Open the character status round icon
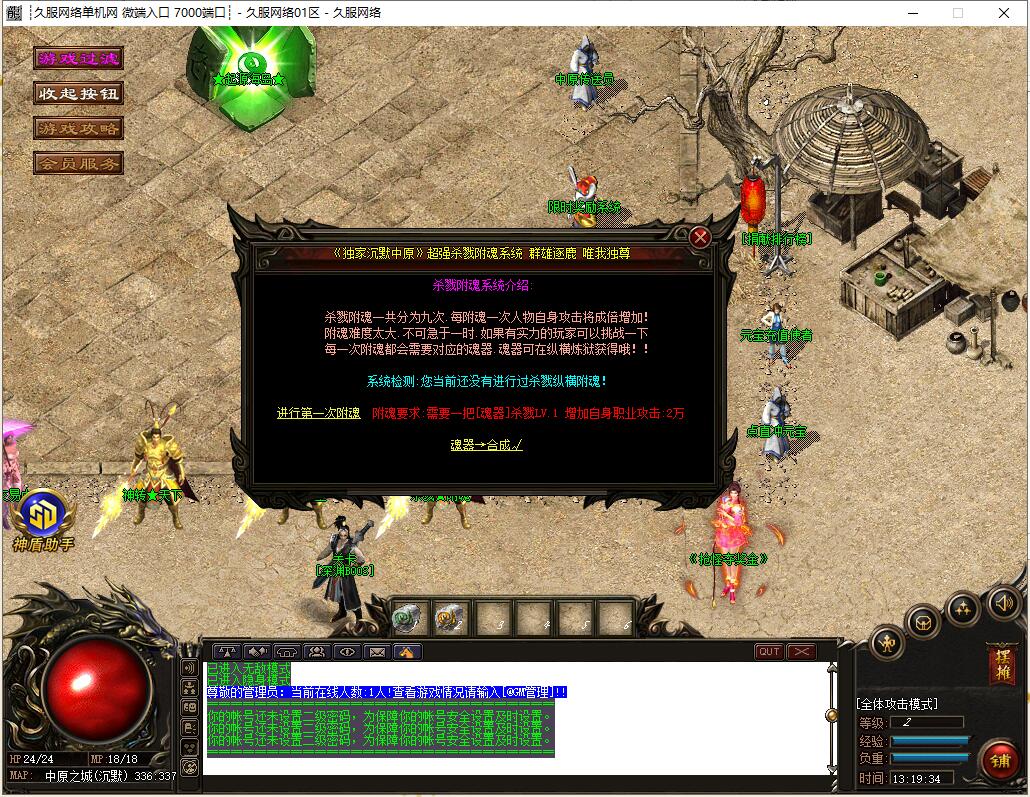Screen dimensions: 1030x797 click(887, 643)
